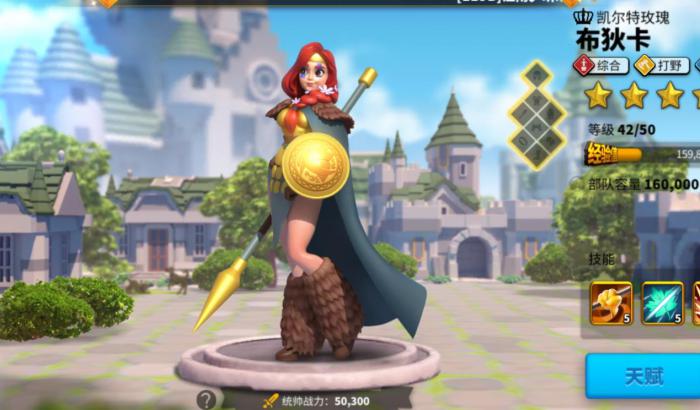Click the 打野 specialty tag

658,66
